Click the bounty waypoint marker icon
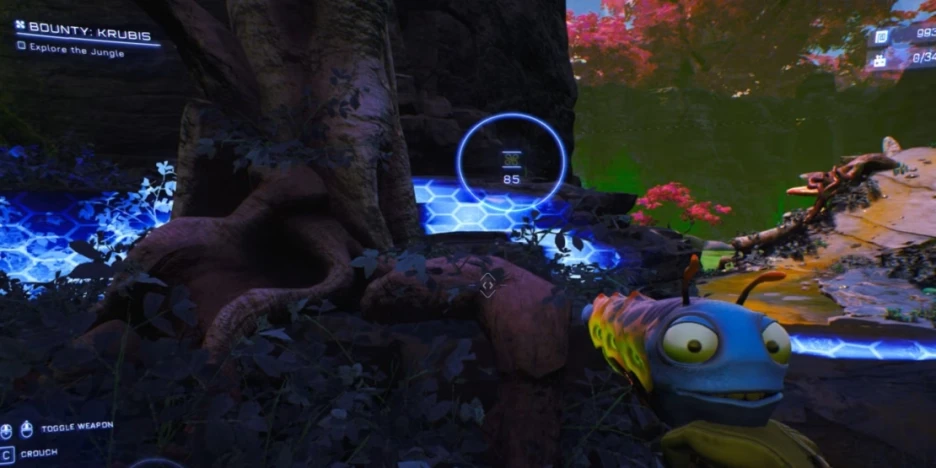Viewport: 936px width, 468px height. tap(512, 159)
